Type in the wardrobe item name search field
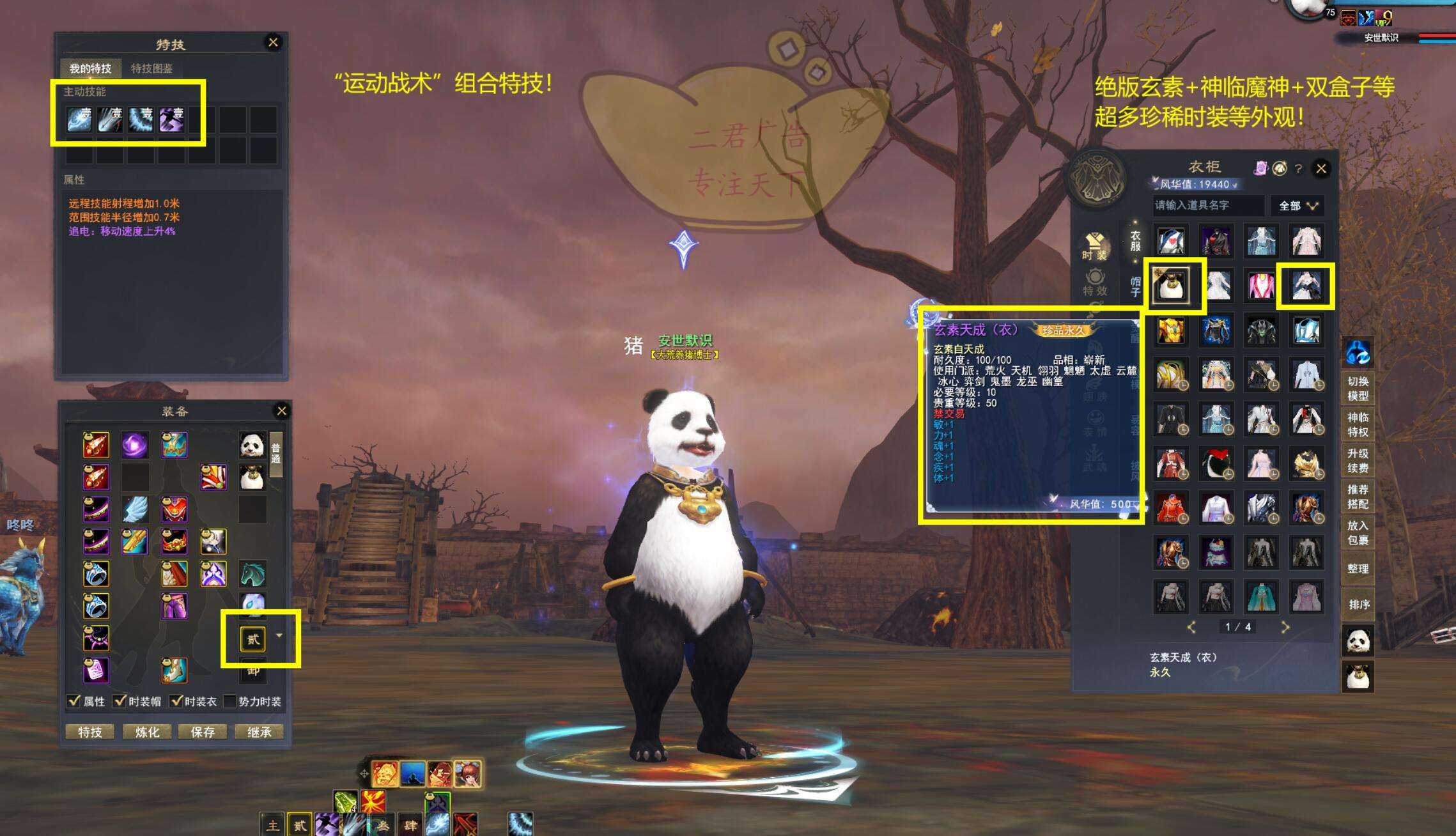The image size is (1456, 836). pos(1207,205)
